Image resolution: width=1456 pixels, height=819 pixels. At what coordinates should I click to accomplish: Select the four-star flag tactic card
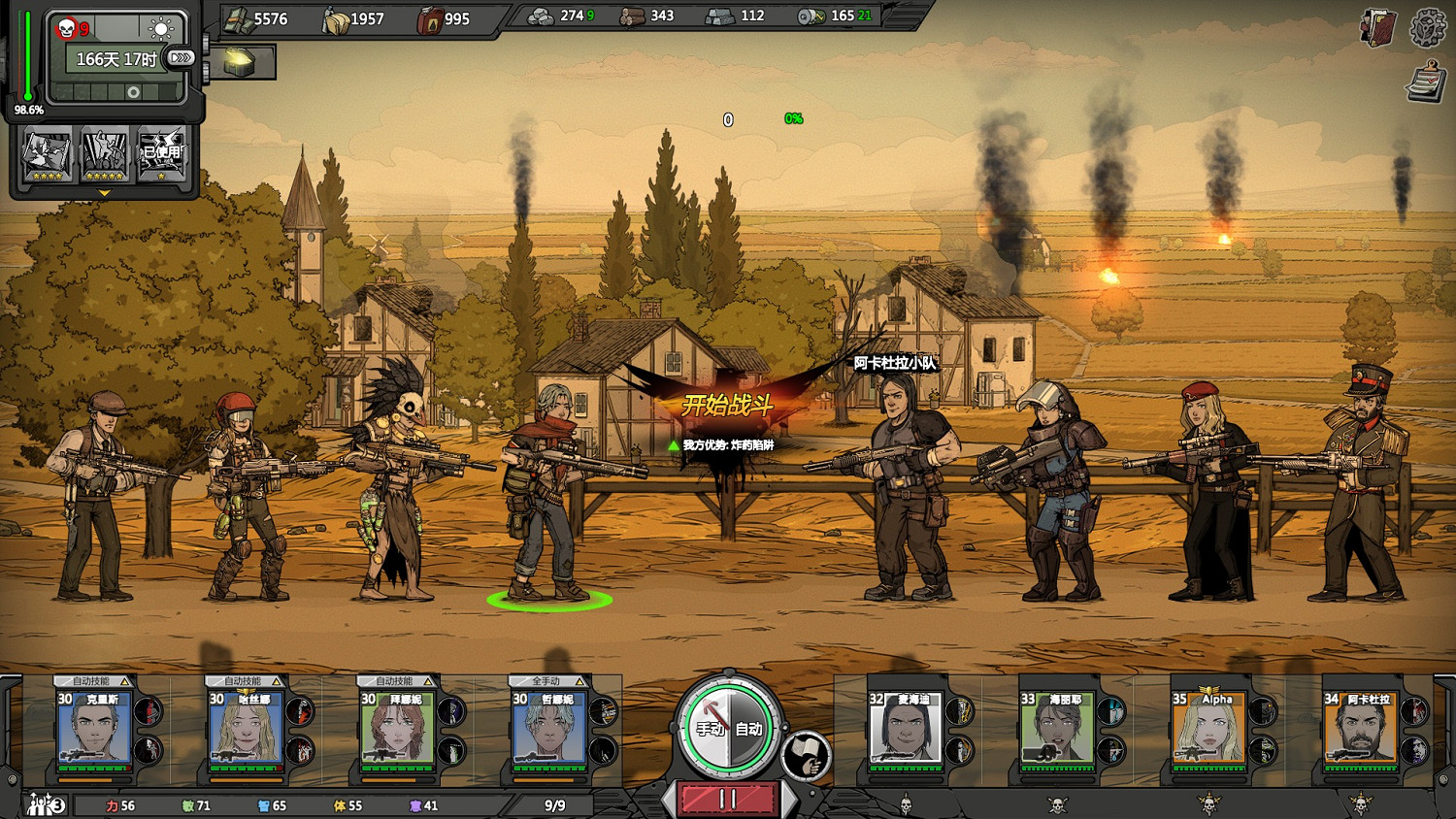tap(47, 155)
